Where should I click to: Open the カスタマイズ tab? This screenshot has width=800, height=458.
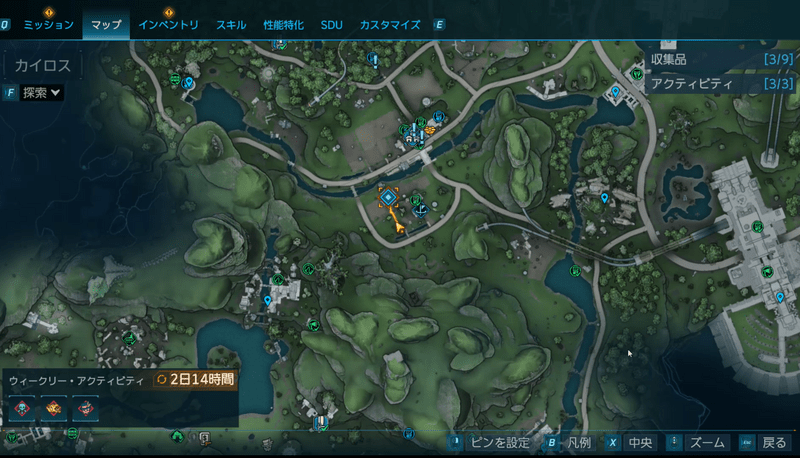[389, 24]
